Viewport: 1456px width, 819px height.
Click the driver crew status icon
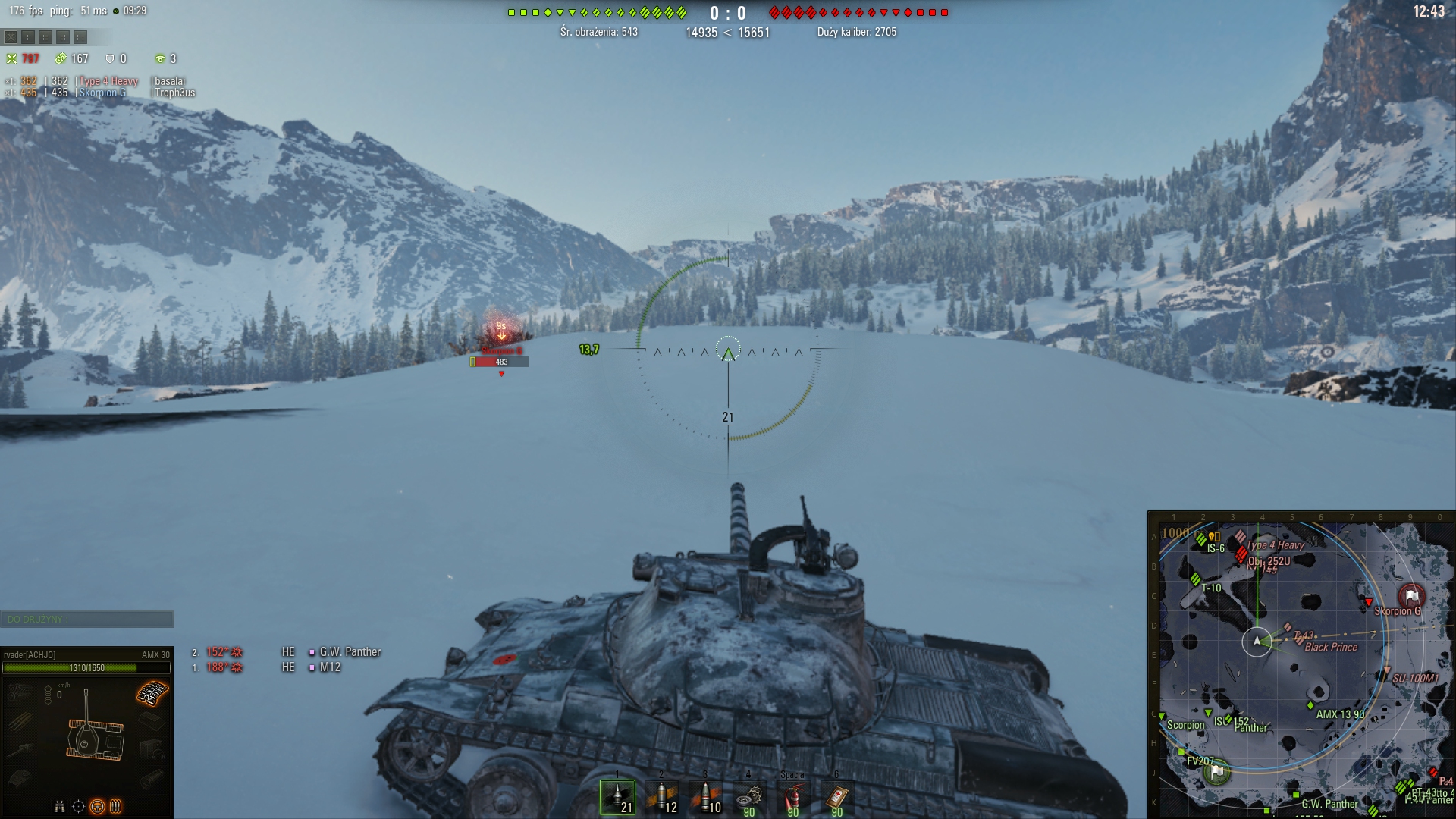(x=97, y=806)
